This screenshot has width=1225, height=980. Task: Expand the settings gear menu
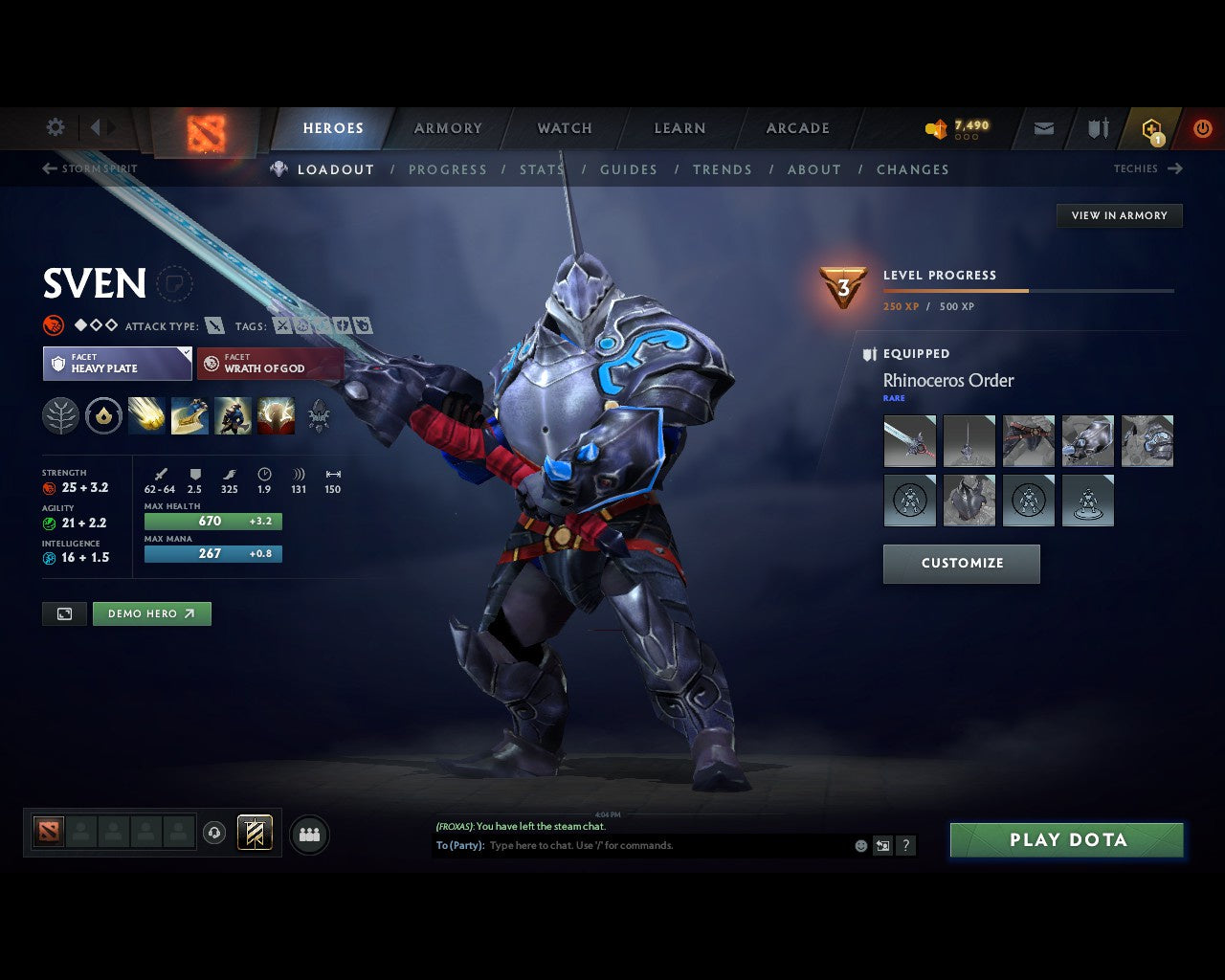click(55, 127)
